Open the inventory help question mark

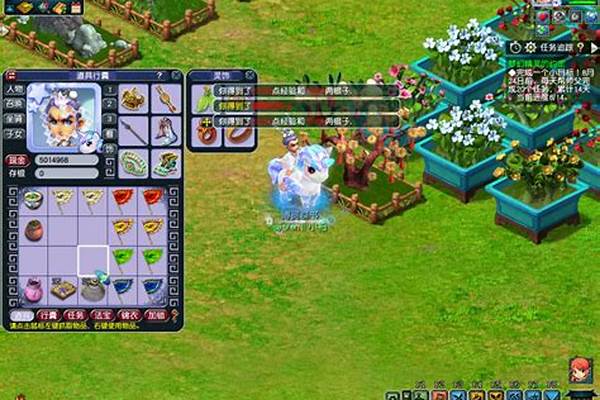[x=160, y=75]
